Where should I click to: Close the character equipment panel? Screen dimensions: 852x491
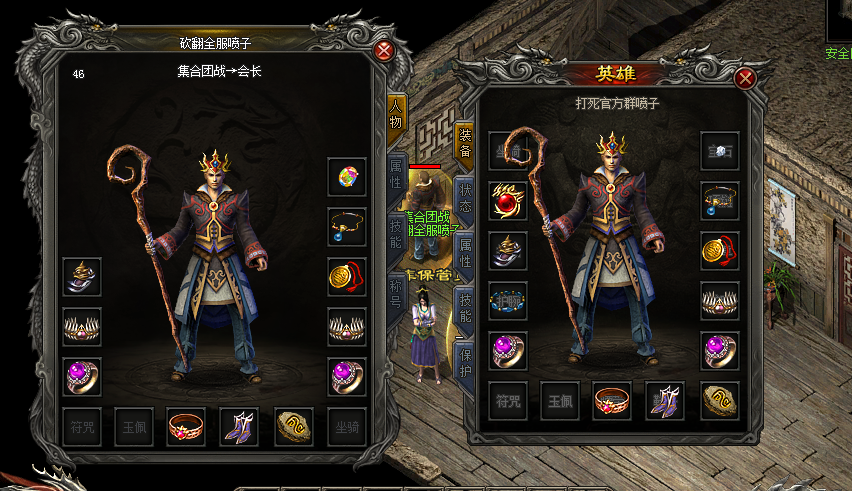pos(384,51)
